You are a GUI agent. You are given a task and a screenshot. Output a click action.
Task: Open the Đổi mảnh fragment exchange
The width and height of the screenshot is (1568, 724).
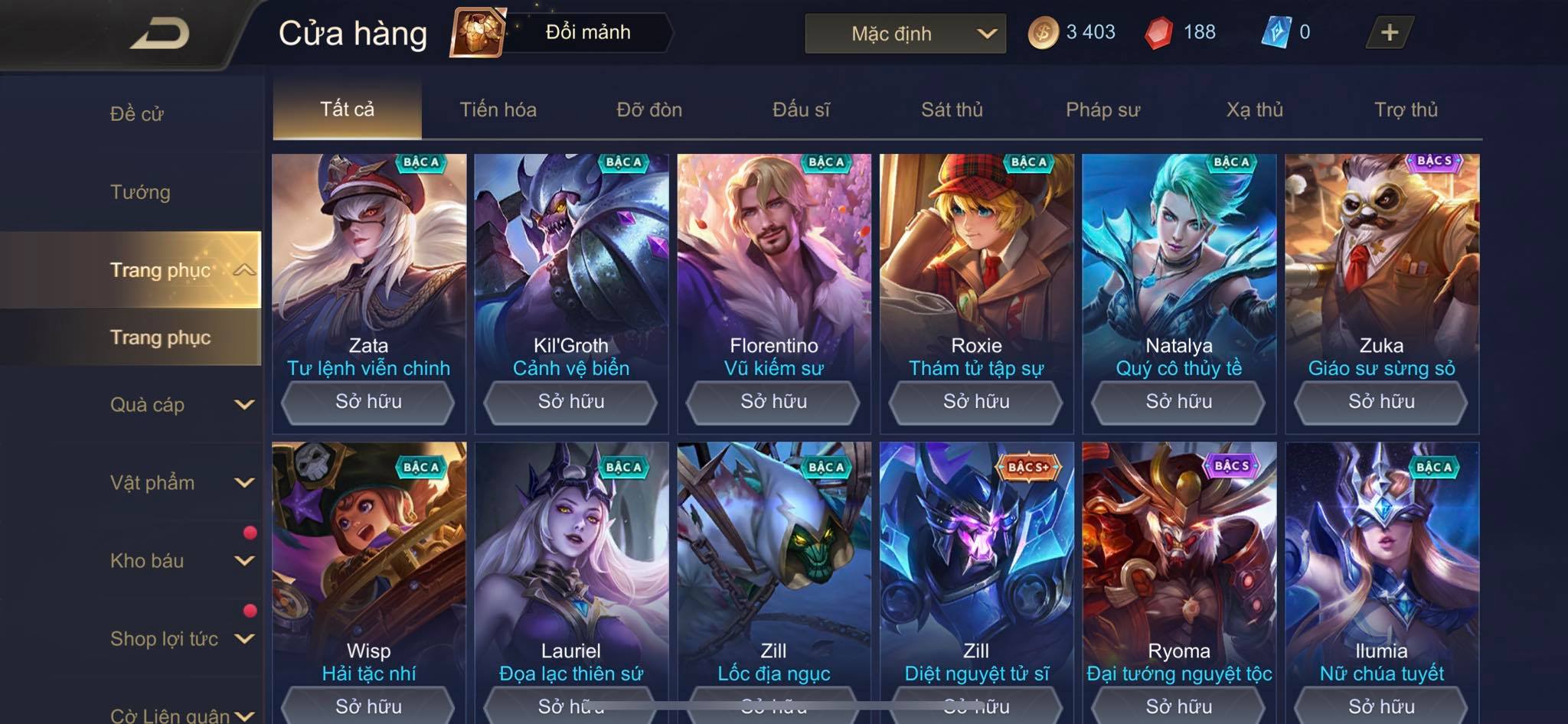click(563, 33)
